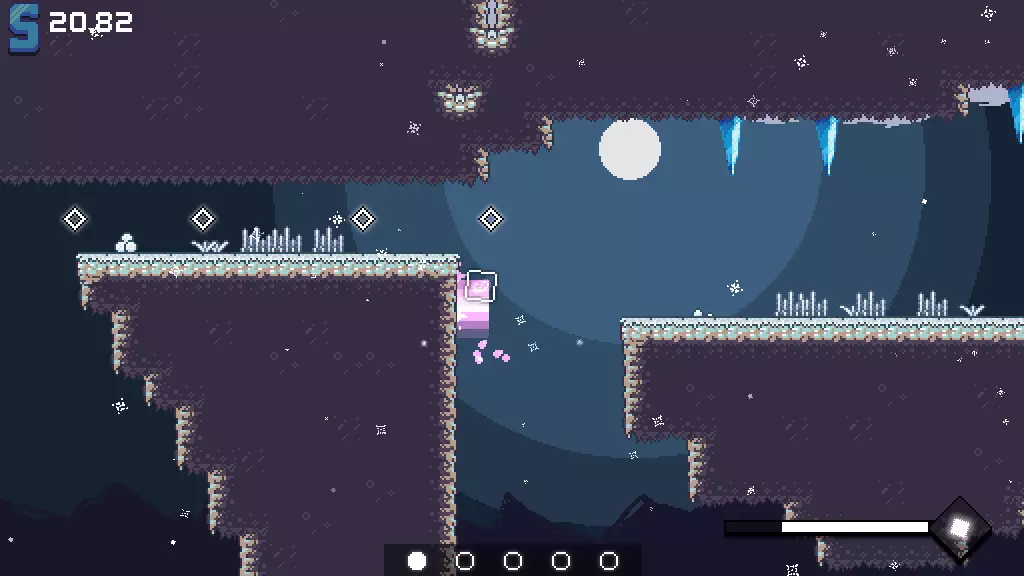
Task: Activate the glowing diamond ability icon
Action: (959, 527)
